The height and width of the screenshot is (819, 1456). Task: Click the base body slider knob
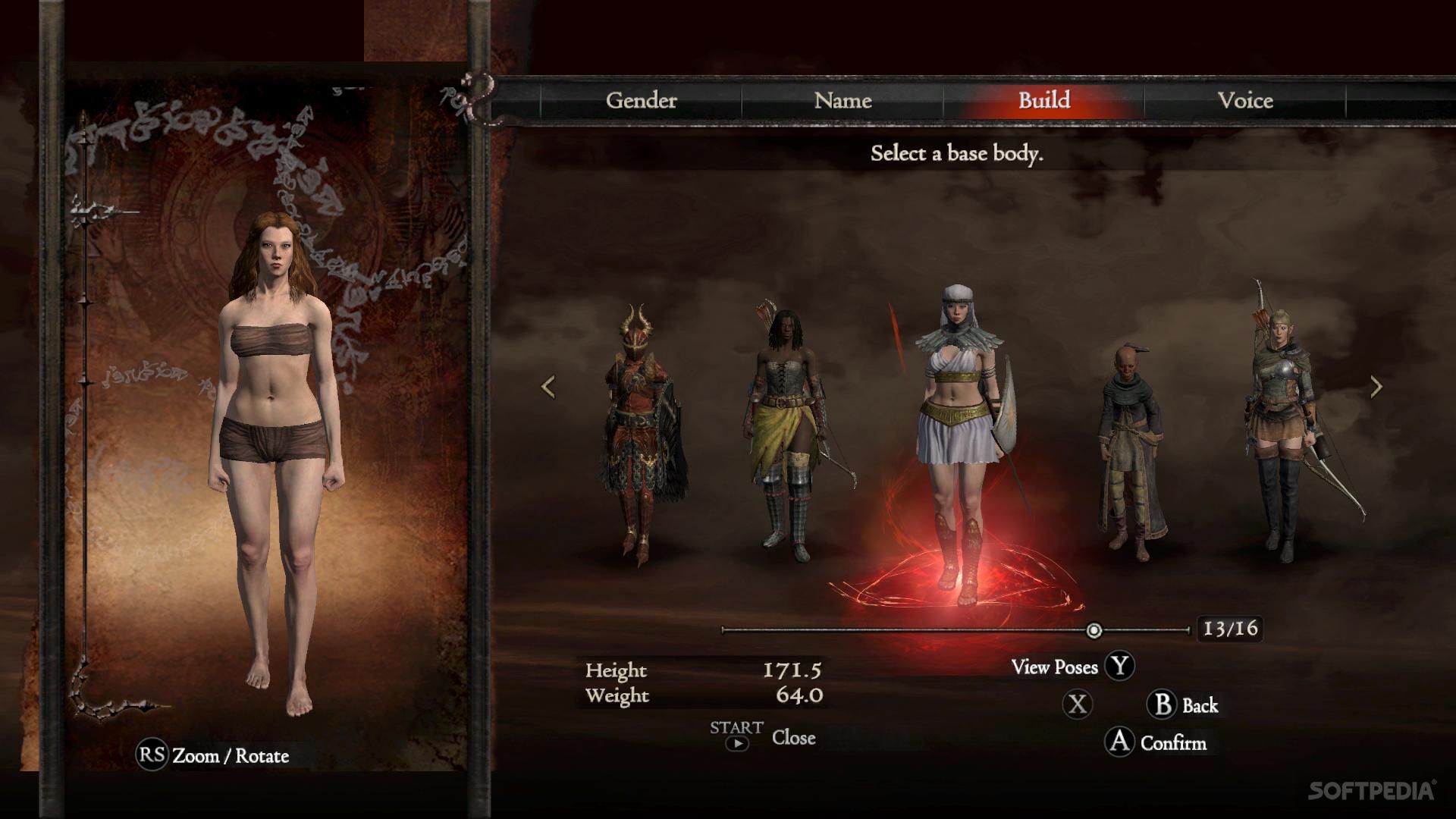pyautogui.click(x=1094, y=630)
